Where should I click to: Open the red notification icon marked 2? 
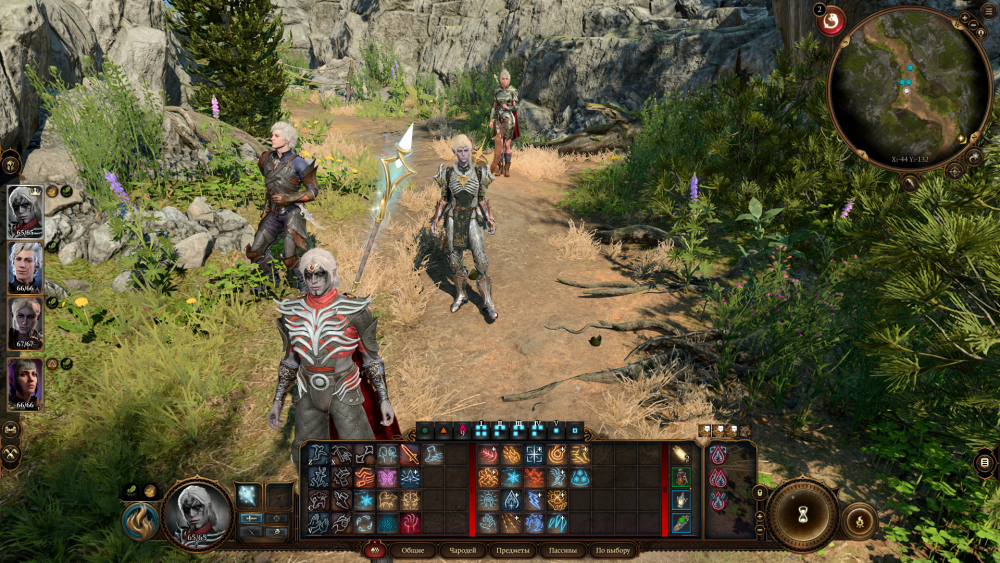(x=831, y=21)
